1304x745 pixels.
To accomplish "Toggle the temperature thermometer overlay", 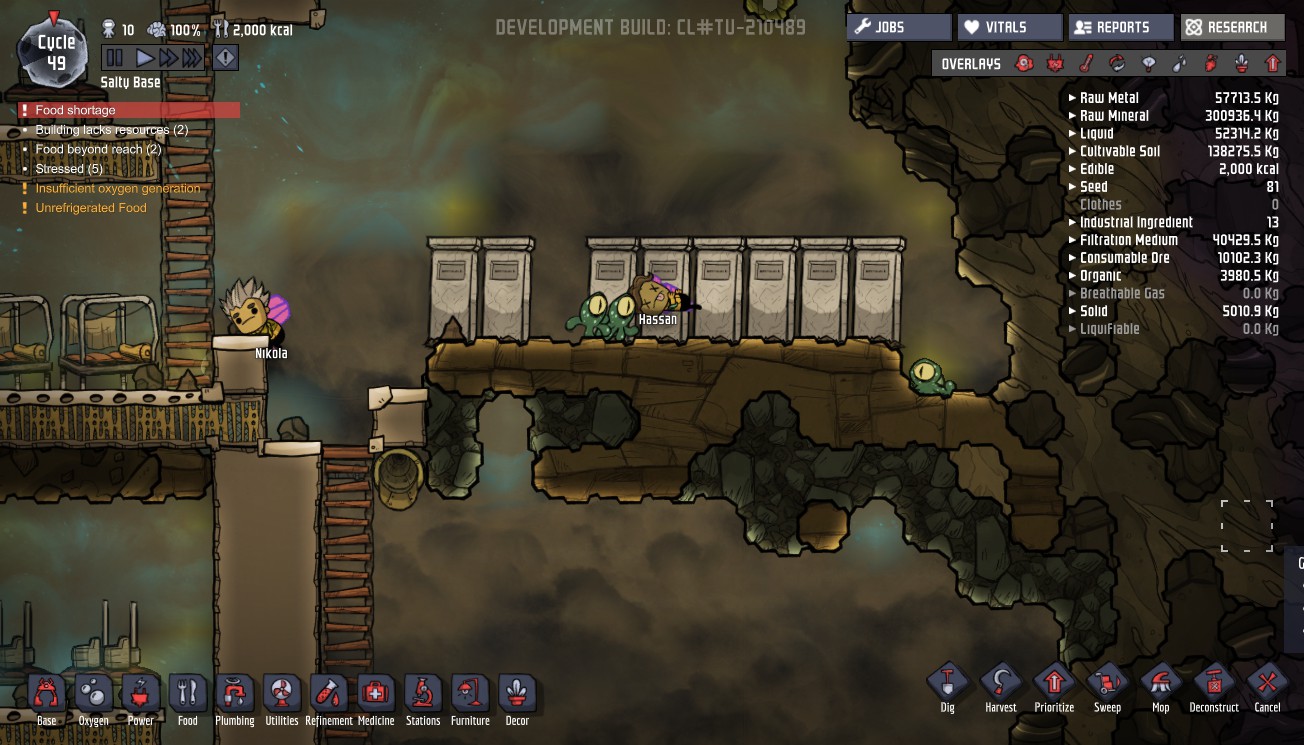I will 1086,64.
